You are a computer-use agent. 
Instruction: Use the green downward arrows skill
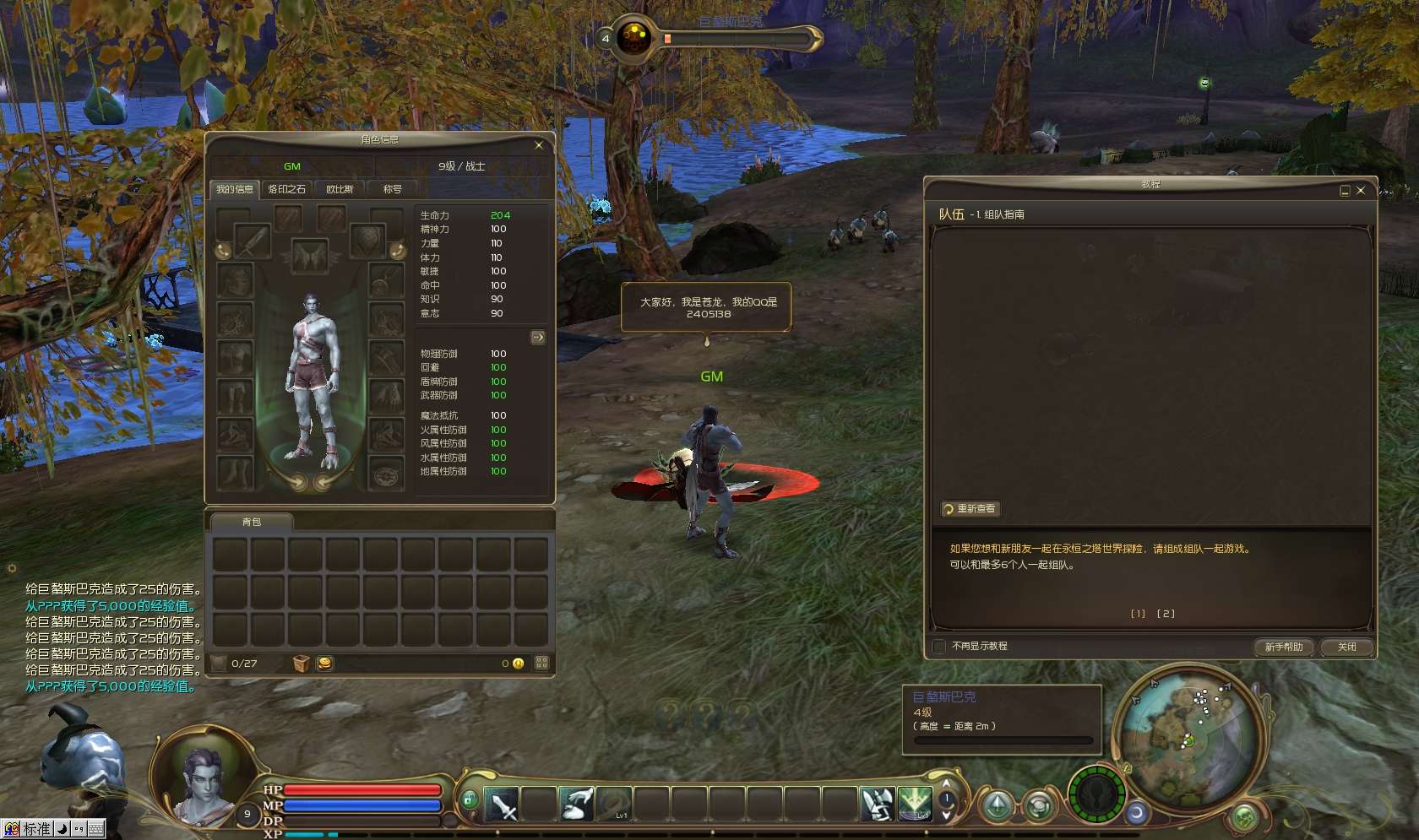click(914, 804)
